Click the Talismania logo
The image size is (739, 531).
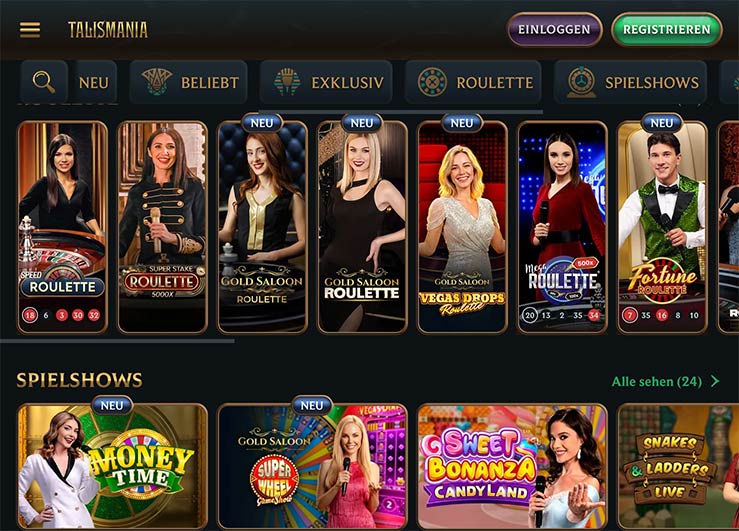point(108,29)
